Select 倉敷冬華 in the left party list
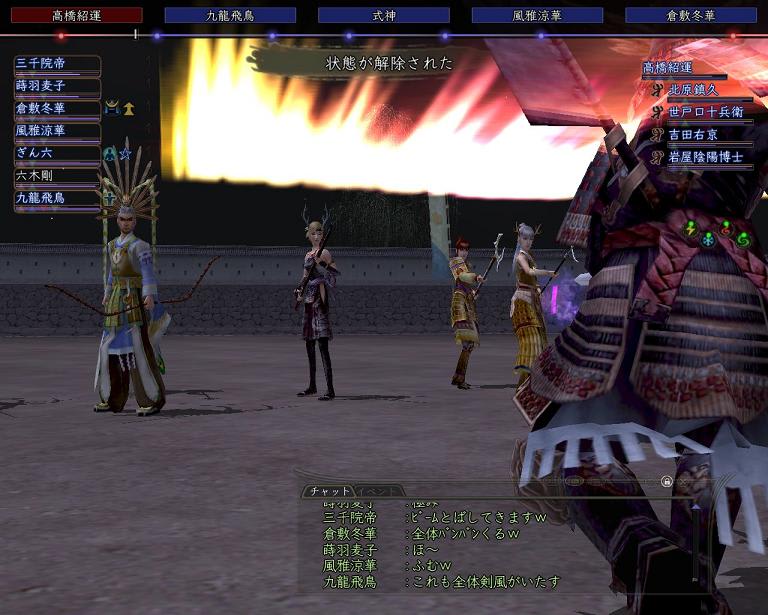This screenshot has width=768, height=615. click(x=57, y=108)
